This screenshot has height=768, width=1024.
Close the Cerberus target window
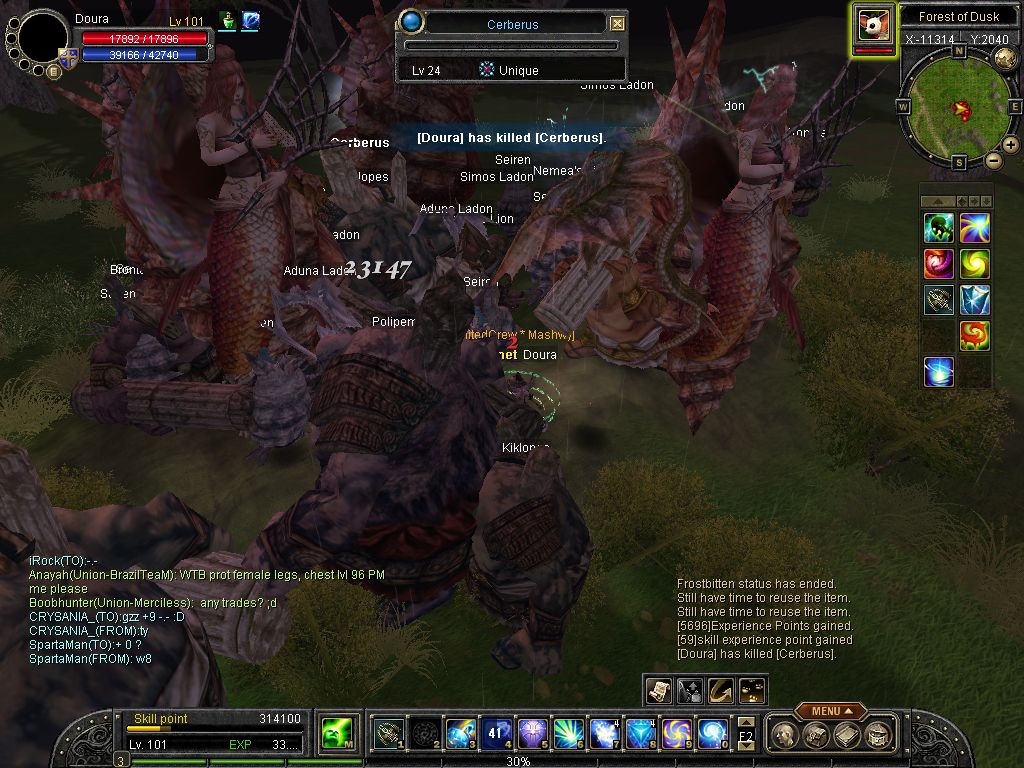point(617,24)
